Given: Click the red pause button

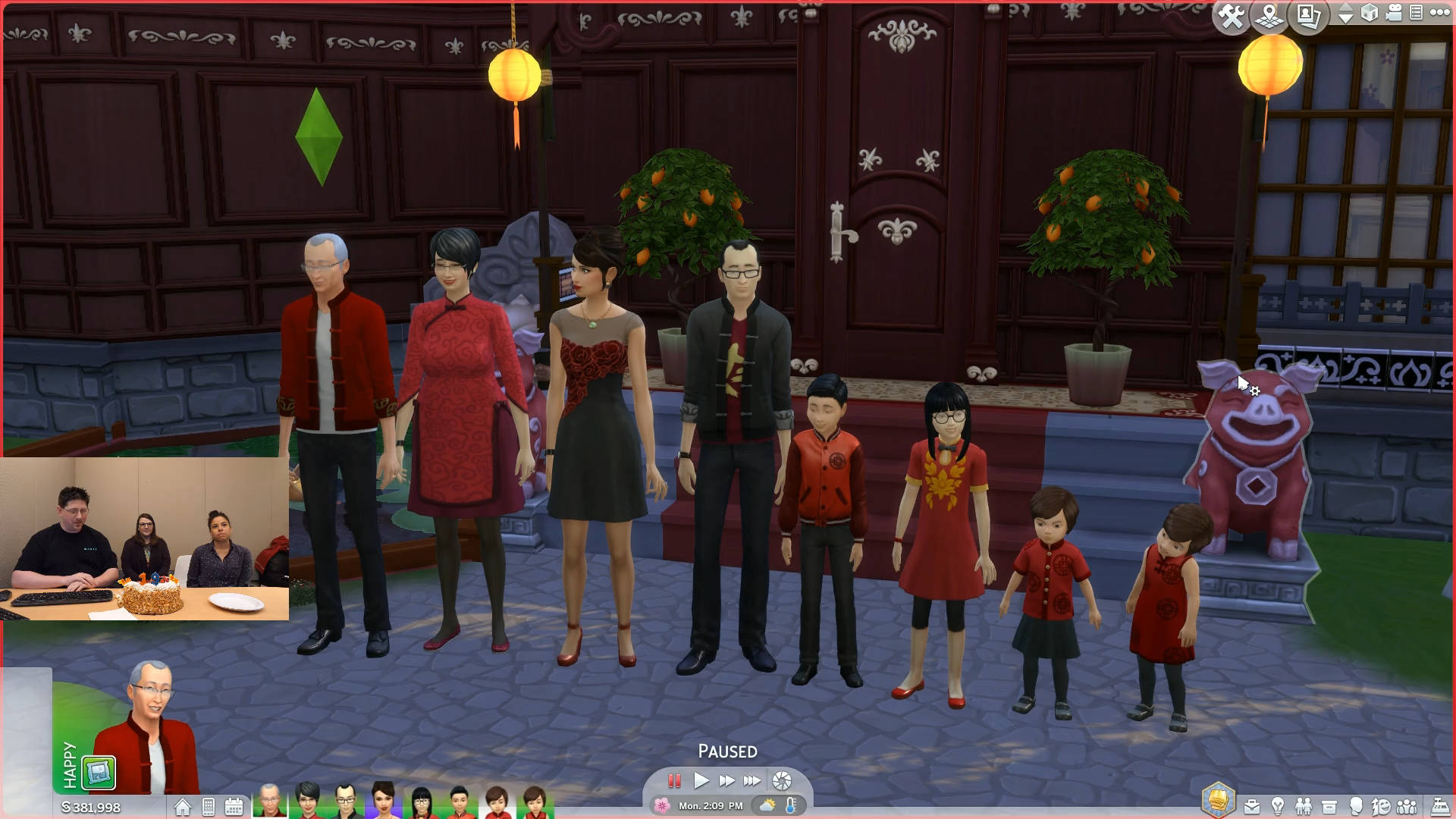Looking at the screenshot, I should click(673, 780).
